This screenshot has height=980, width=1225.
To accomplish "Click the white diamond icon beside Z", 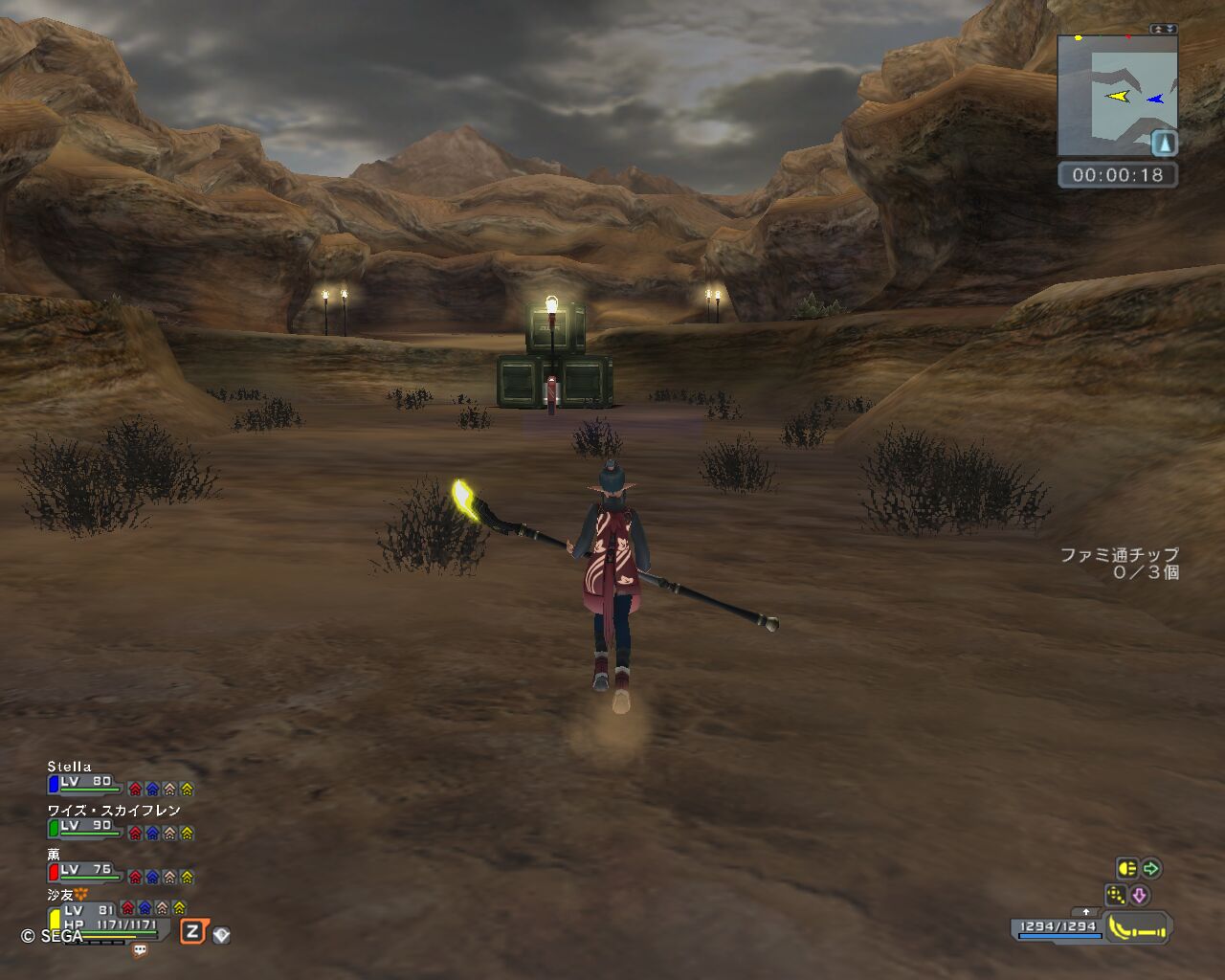I will pyautogui.click(x=221, y=934).
